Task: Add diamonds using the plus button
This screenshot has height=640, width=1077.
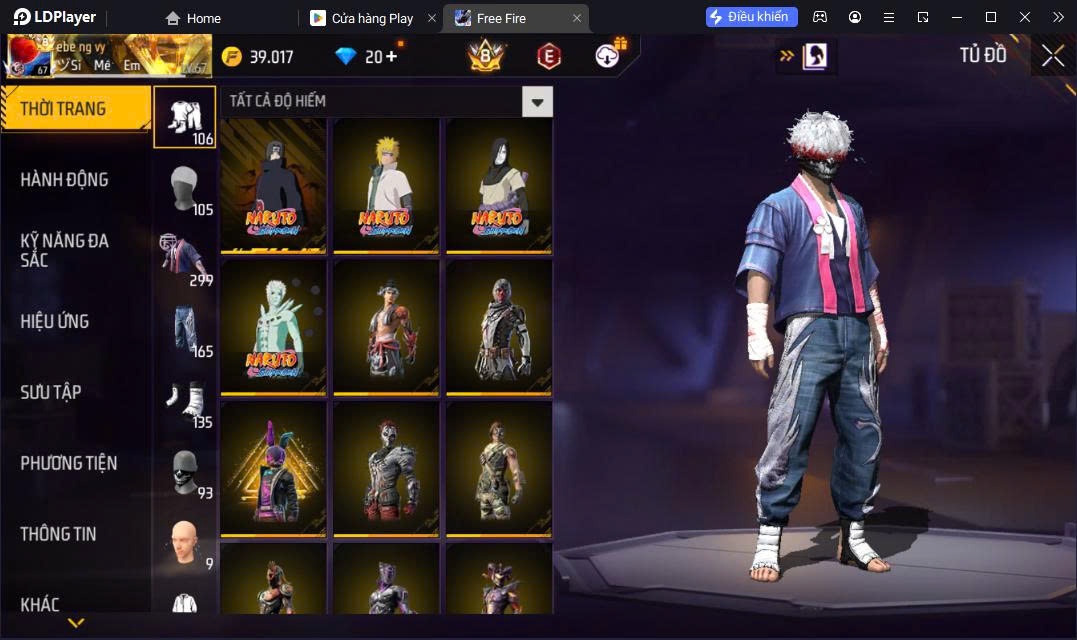Action: [x=390, y=56]
